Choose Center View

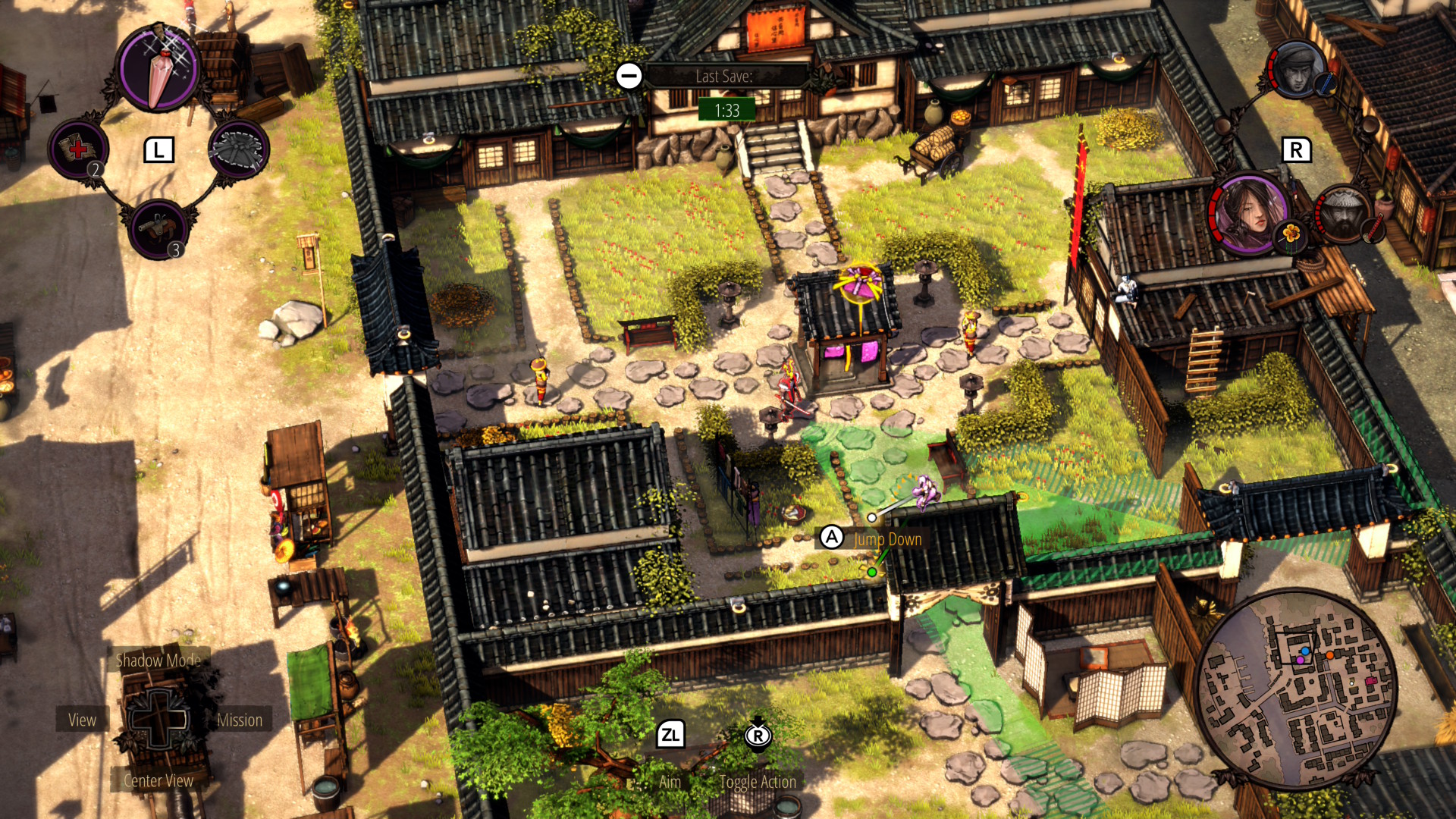[x=158, y=780]
